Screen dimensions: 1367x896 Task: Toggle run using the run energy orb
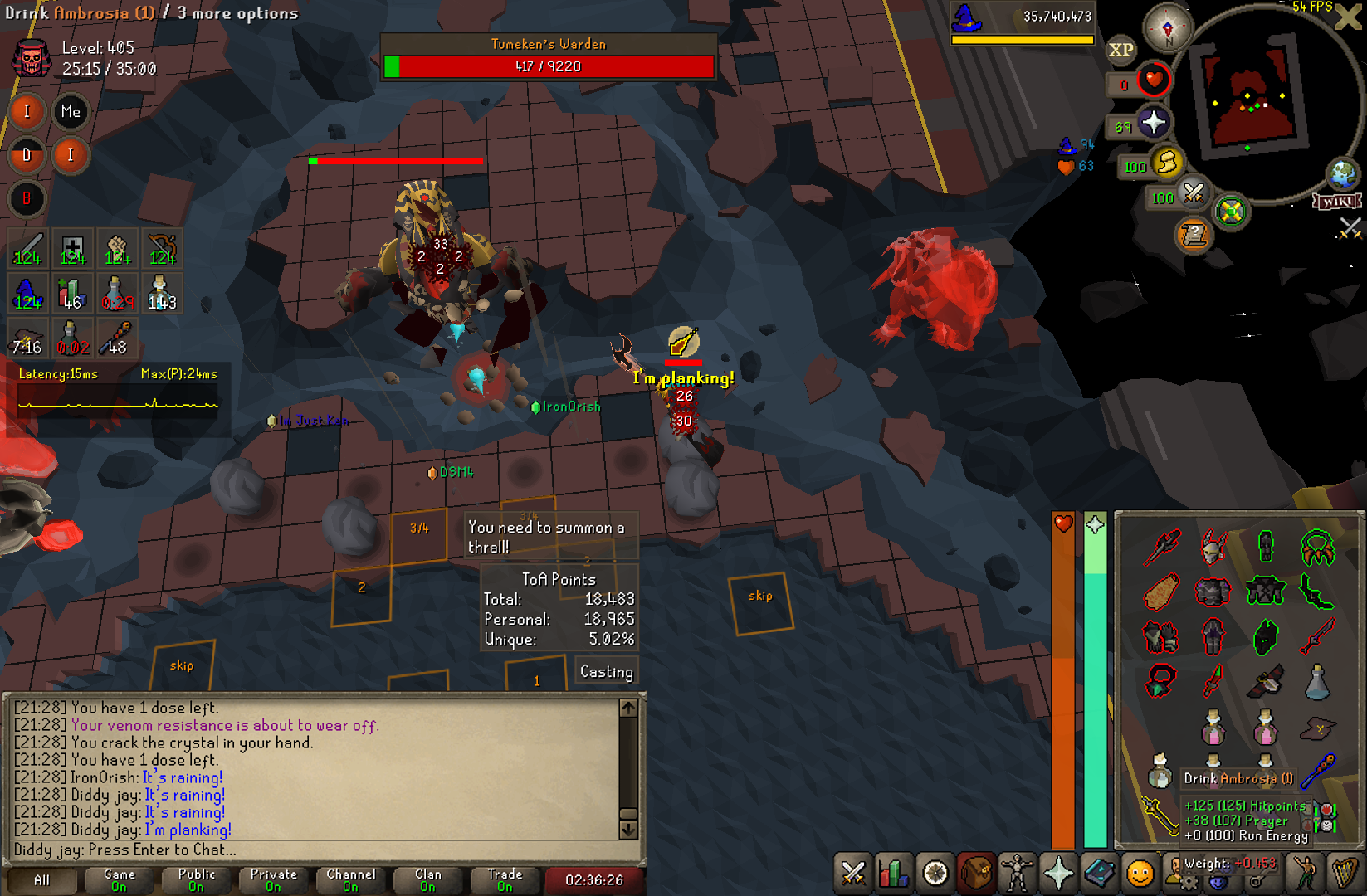(1167, 163)
